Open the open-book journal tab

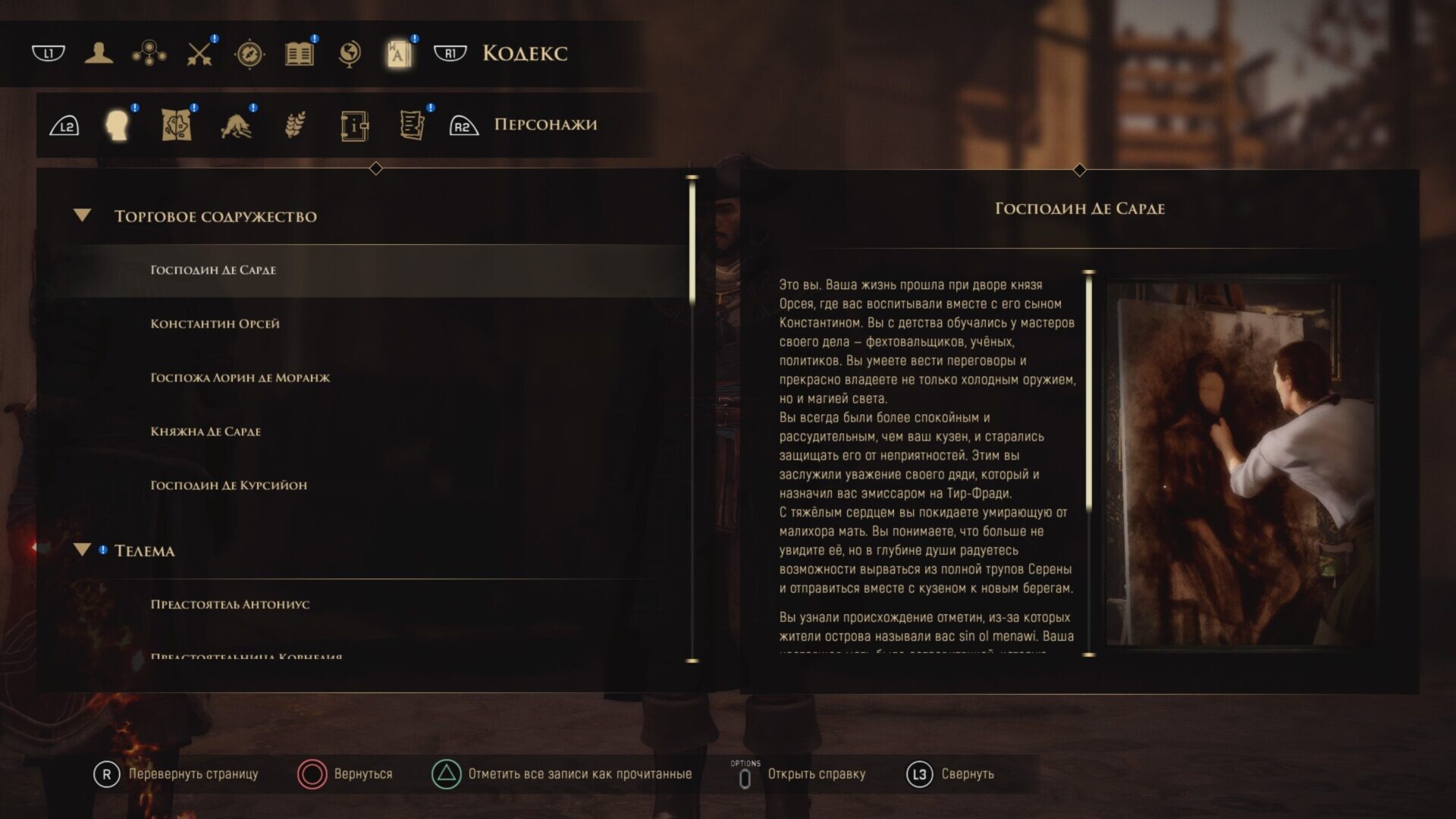coord(300,53)
